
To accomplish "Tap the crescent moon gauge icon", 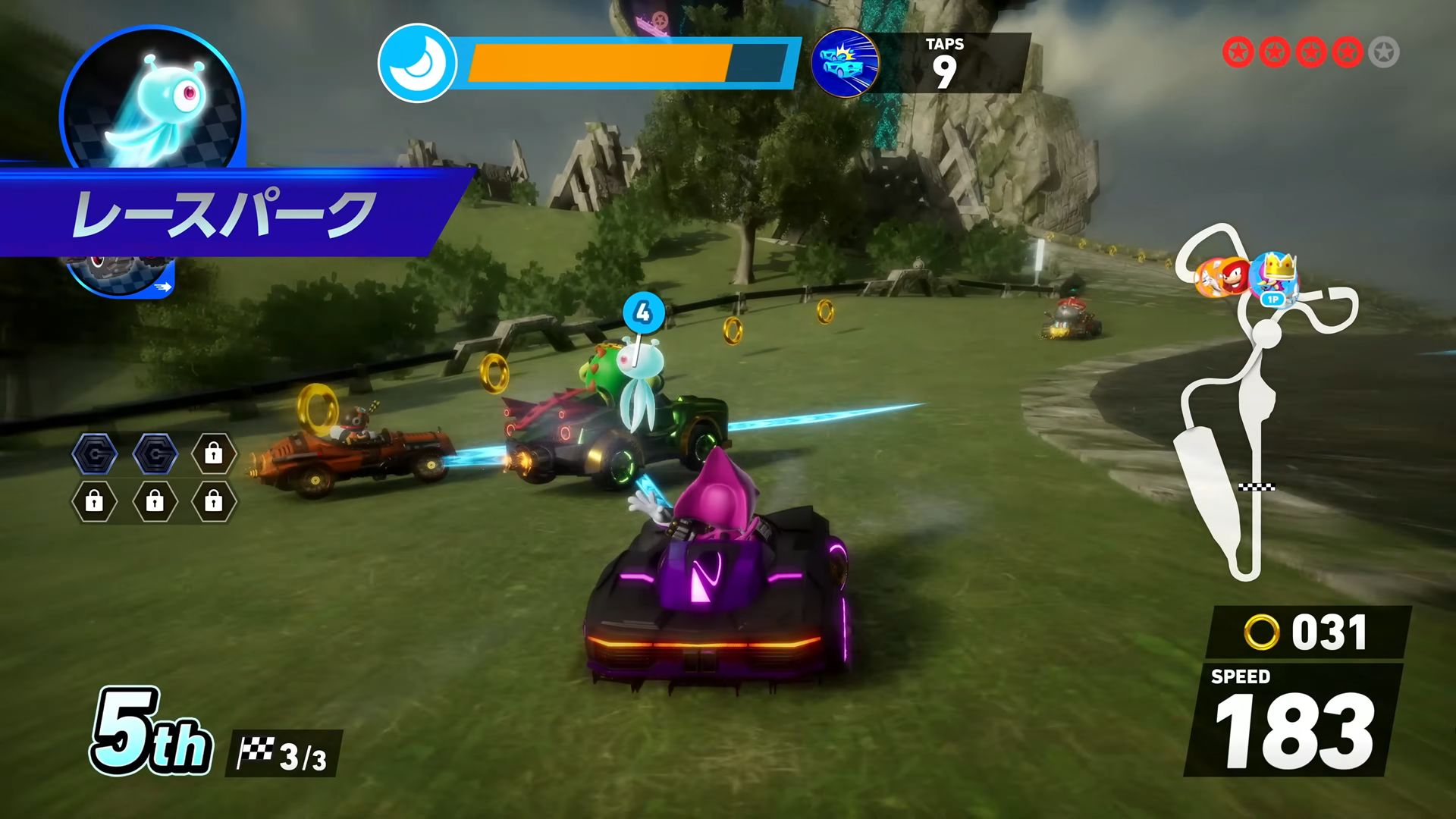I will click(x=416, y=63).
